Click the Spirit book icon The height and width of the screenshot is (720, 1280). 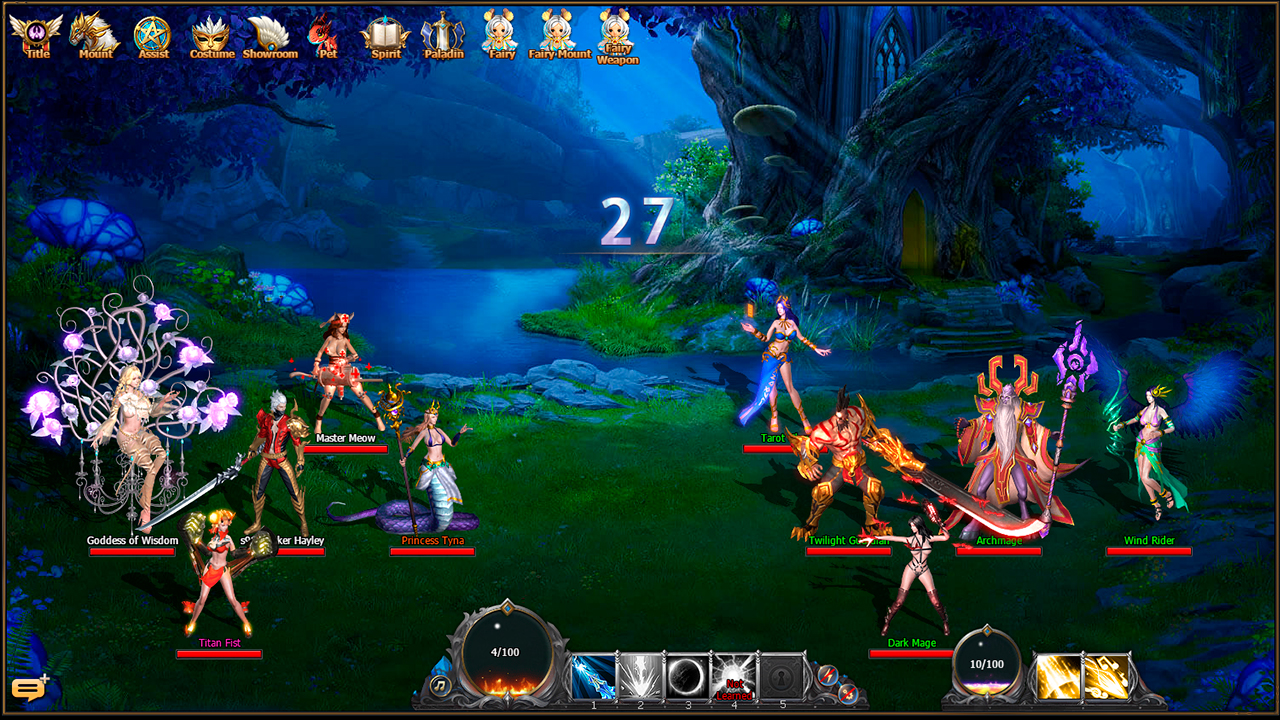pyautogui.click(x=384, y=33)
